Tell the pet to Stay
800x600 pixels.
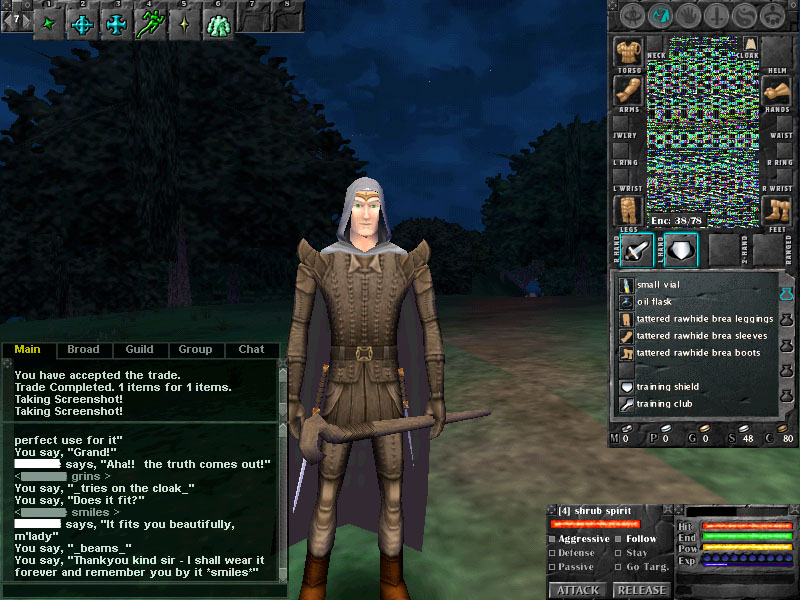coord(635,553)
